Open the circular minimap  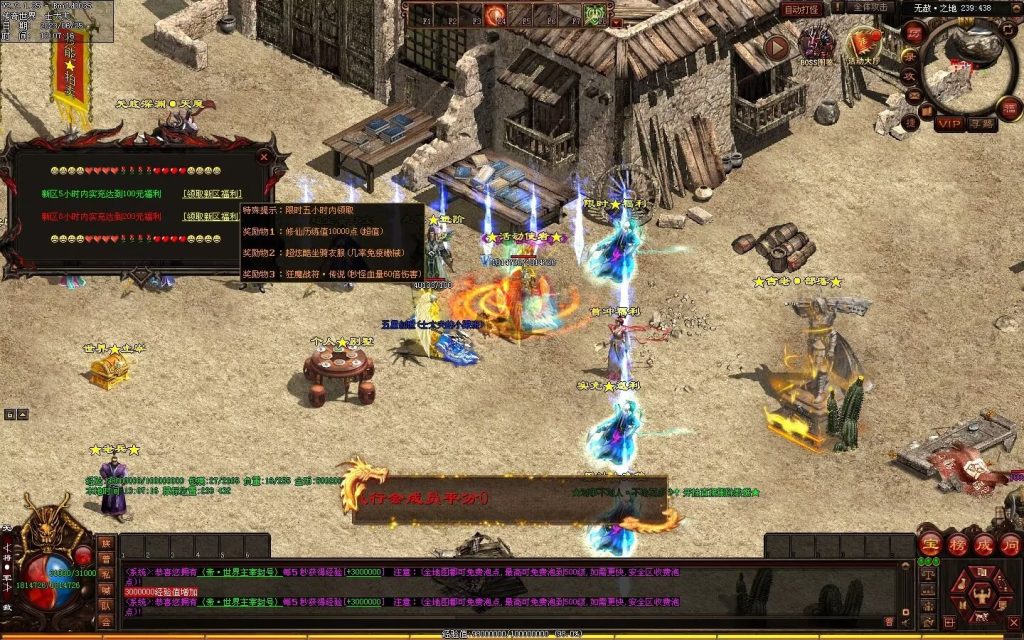[x=969, y=66]
